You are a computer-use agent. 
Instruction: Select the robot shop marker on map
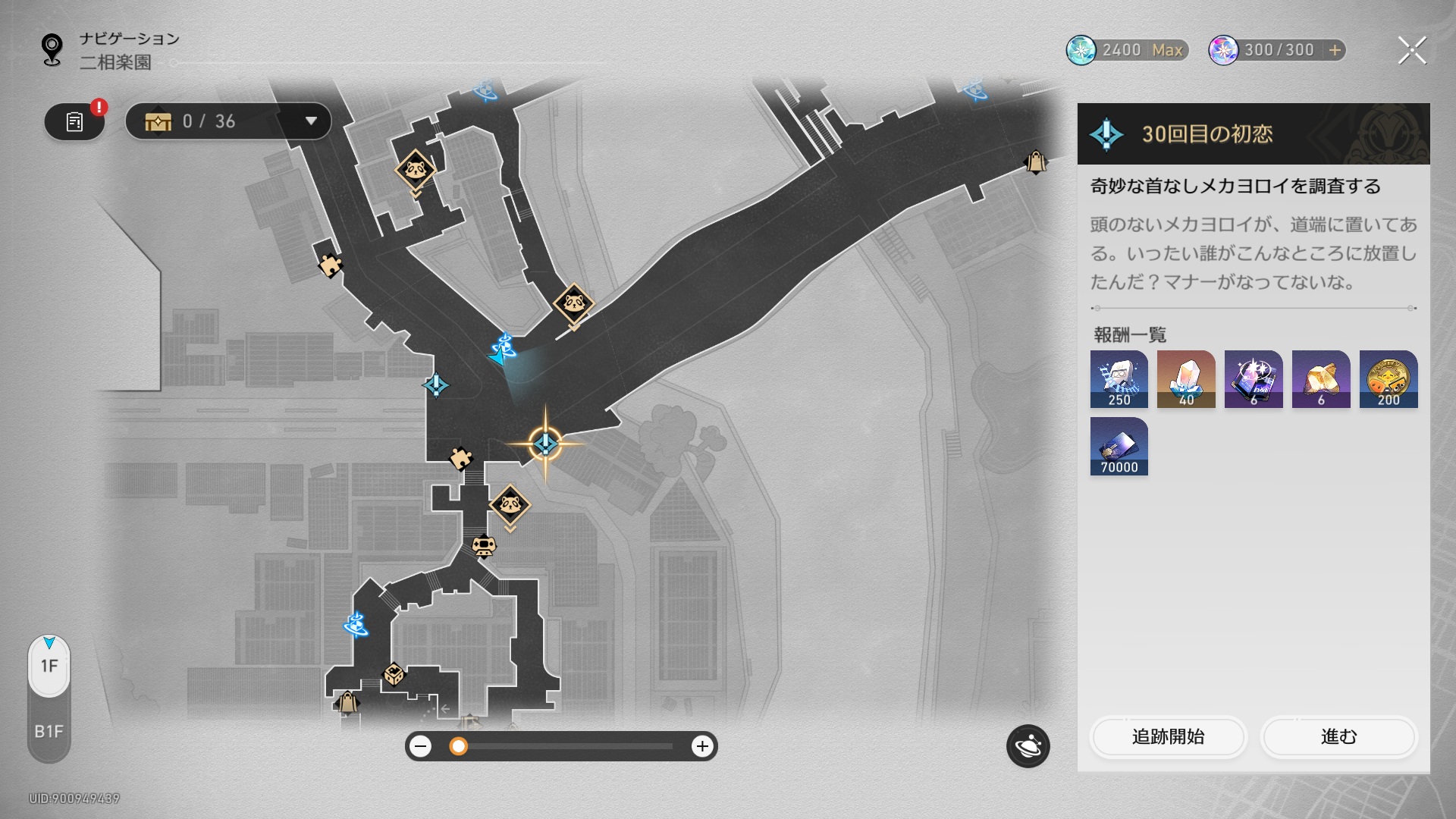(484, 545)
